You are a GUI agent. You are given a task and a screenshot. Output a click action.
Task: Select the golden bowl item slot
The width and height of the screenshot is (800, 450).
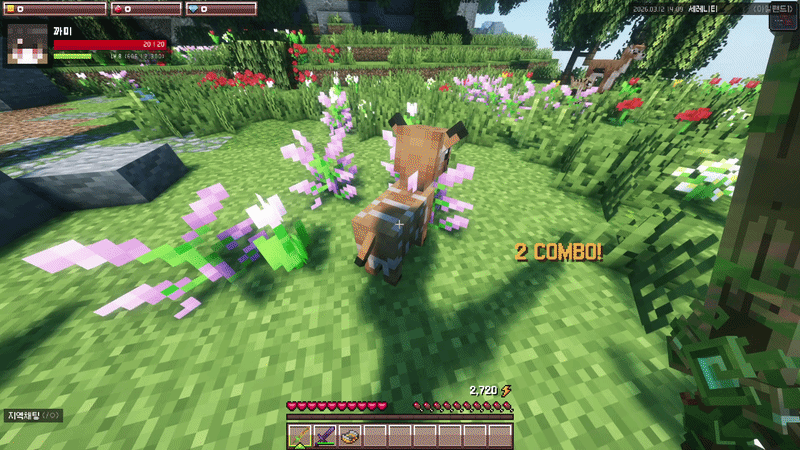[x=350, y=436]
